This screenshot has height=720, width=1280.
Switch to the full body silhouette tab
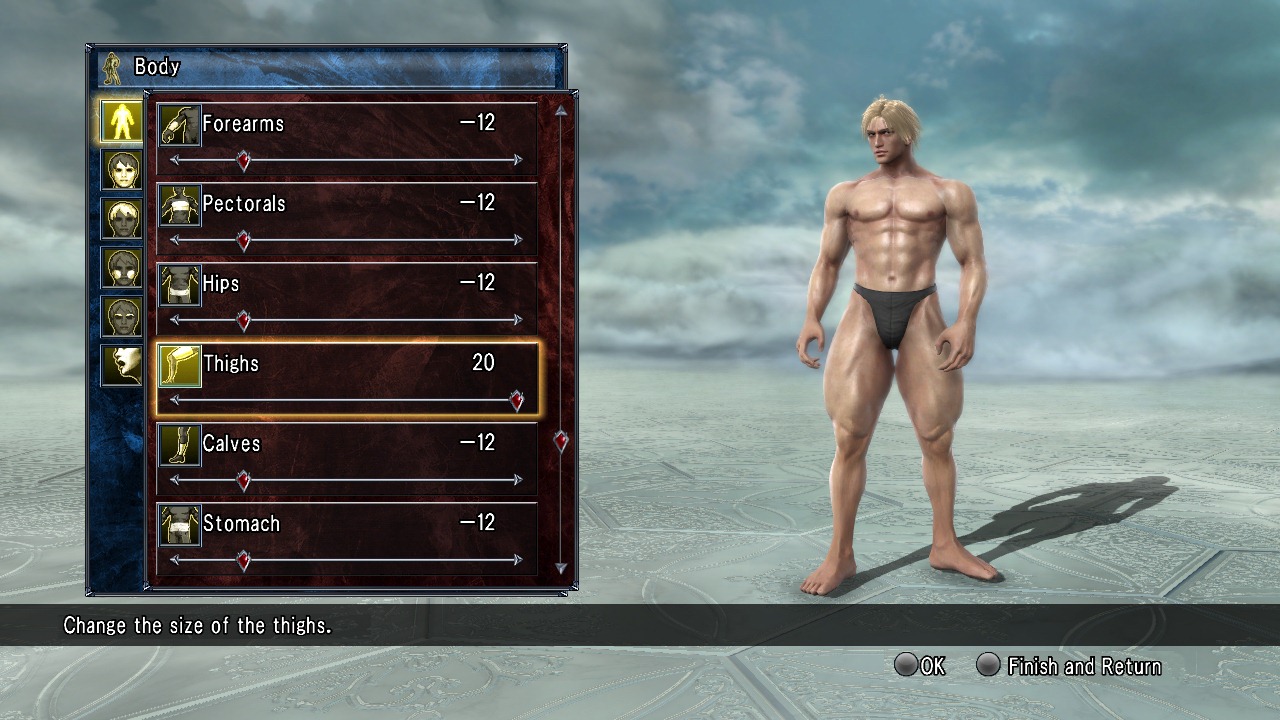(121, 121)
